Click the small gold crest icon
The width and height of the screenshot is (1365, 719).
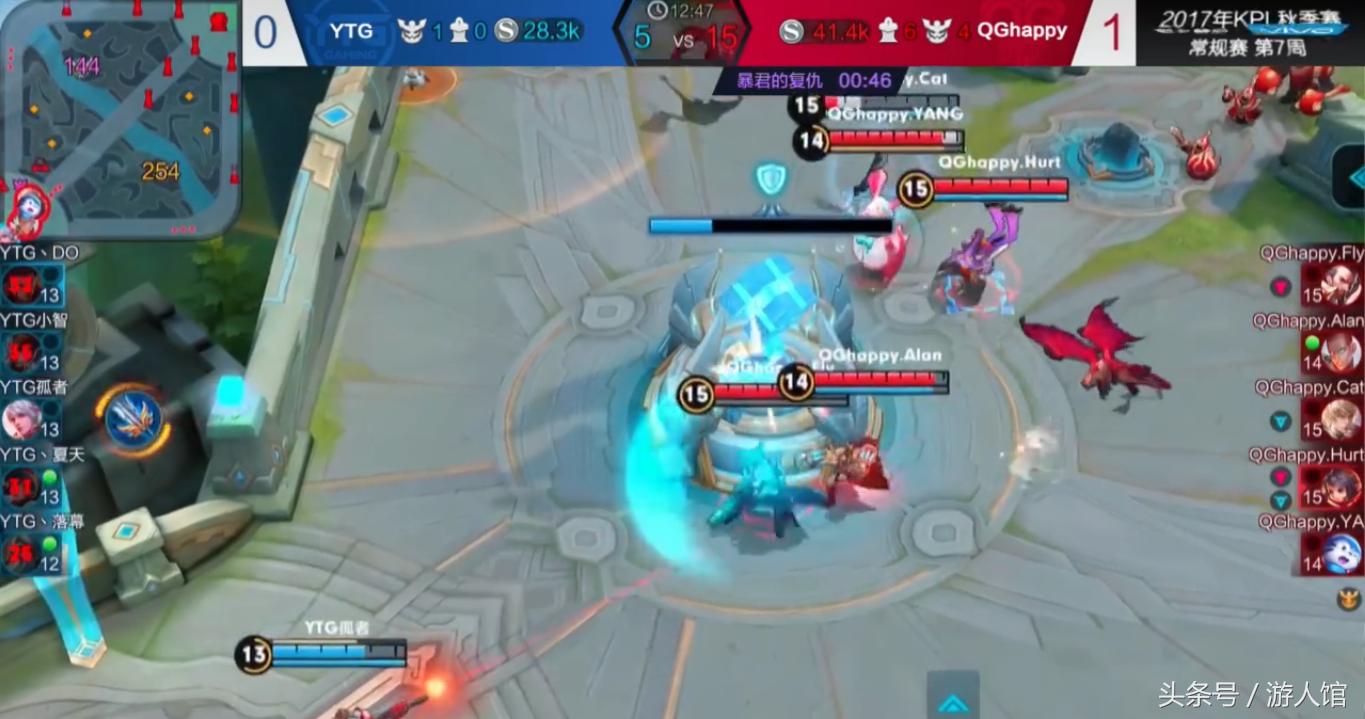click(1350, 599)
